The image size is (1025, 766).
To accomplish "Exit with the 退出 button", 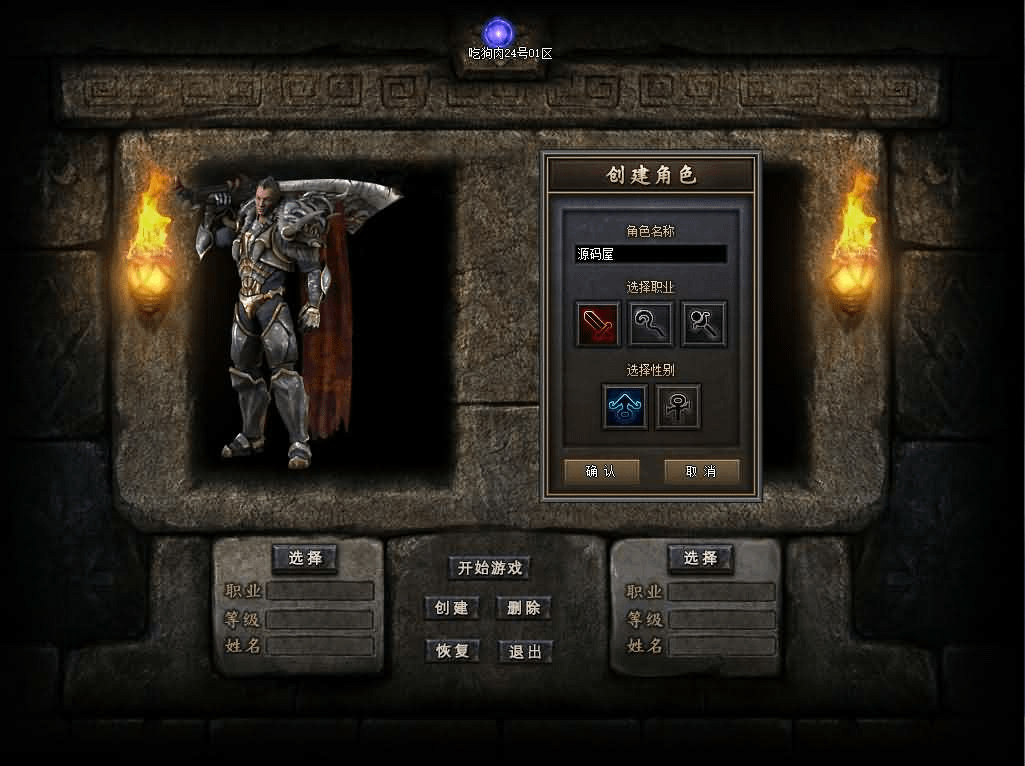I will tap(524, 651).
